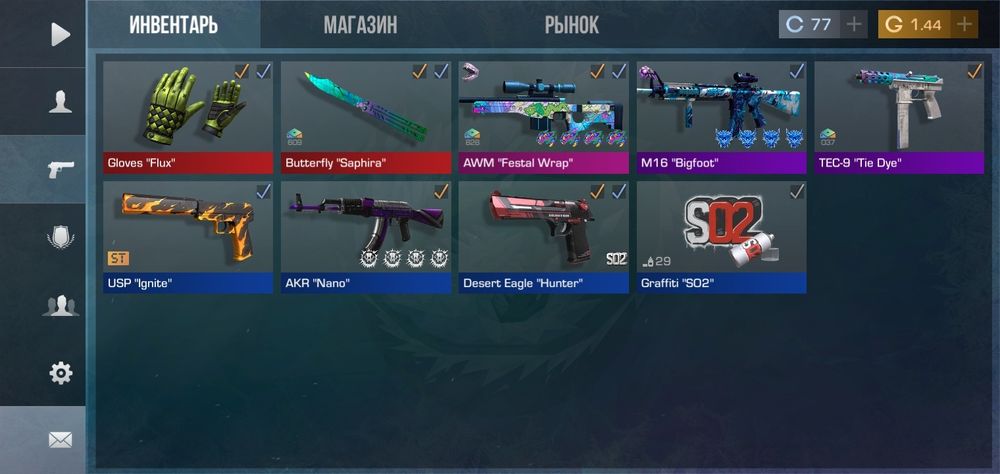Select the AKR "Nano" rifle
Screen dimensions: 1000x474
(x=365, y=237)
